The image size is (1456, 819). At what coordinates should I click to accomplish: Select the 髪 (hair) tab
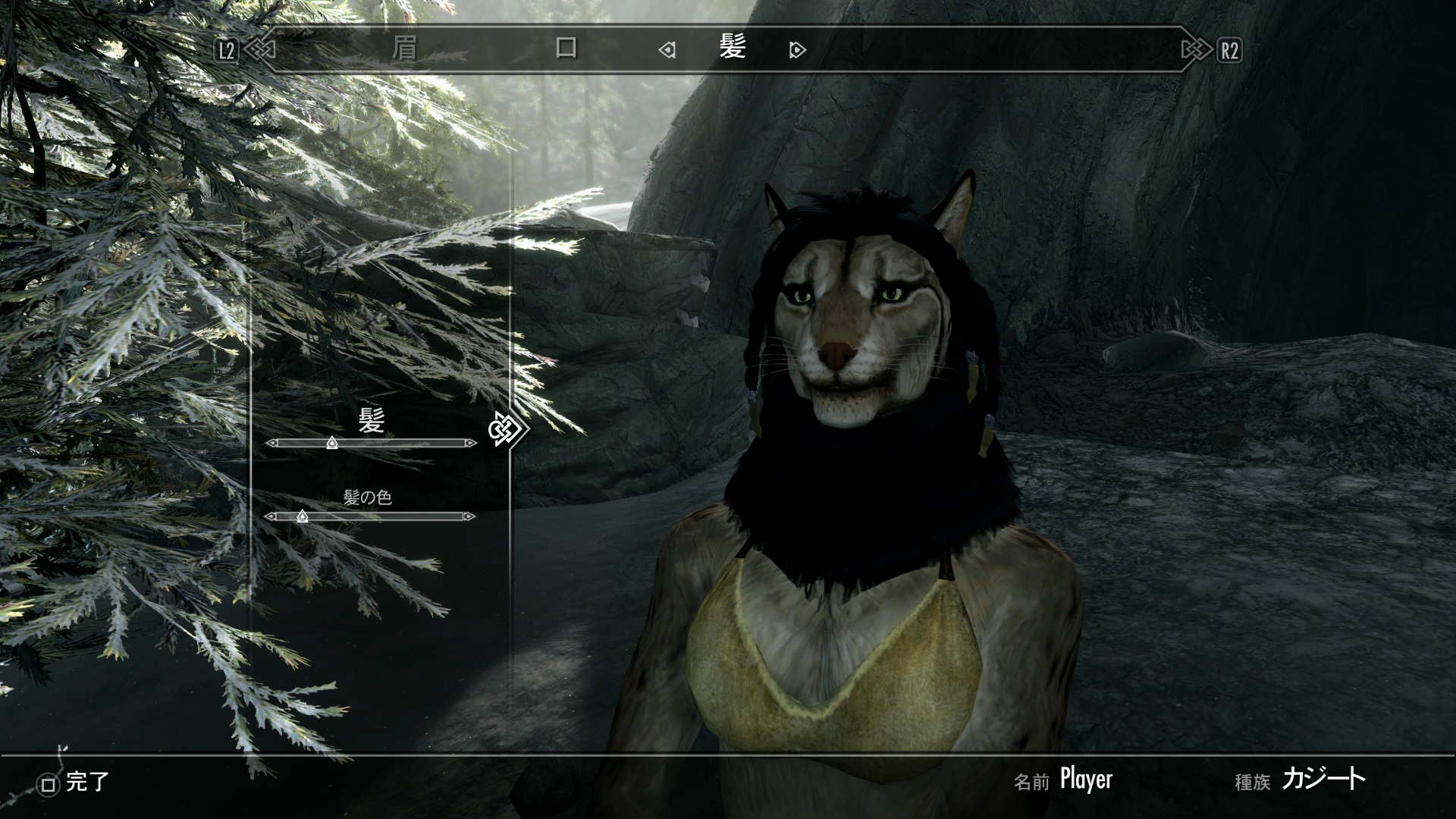click(732, 49)
